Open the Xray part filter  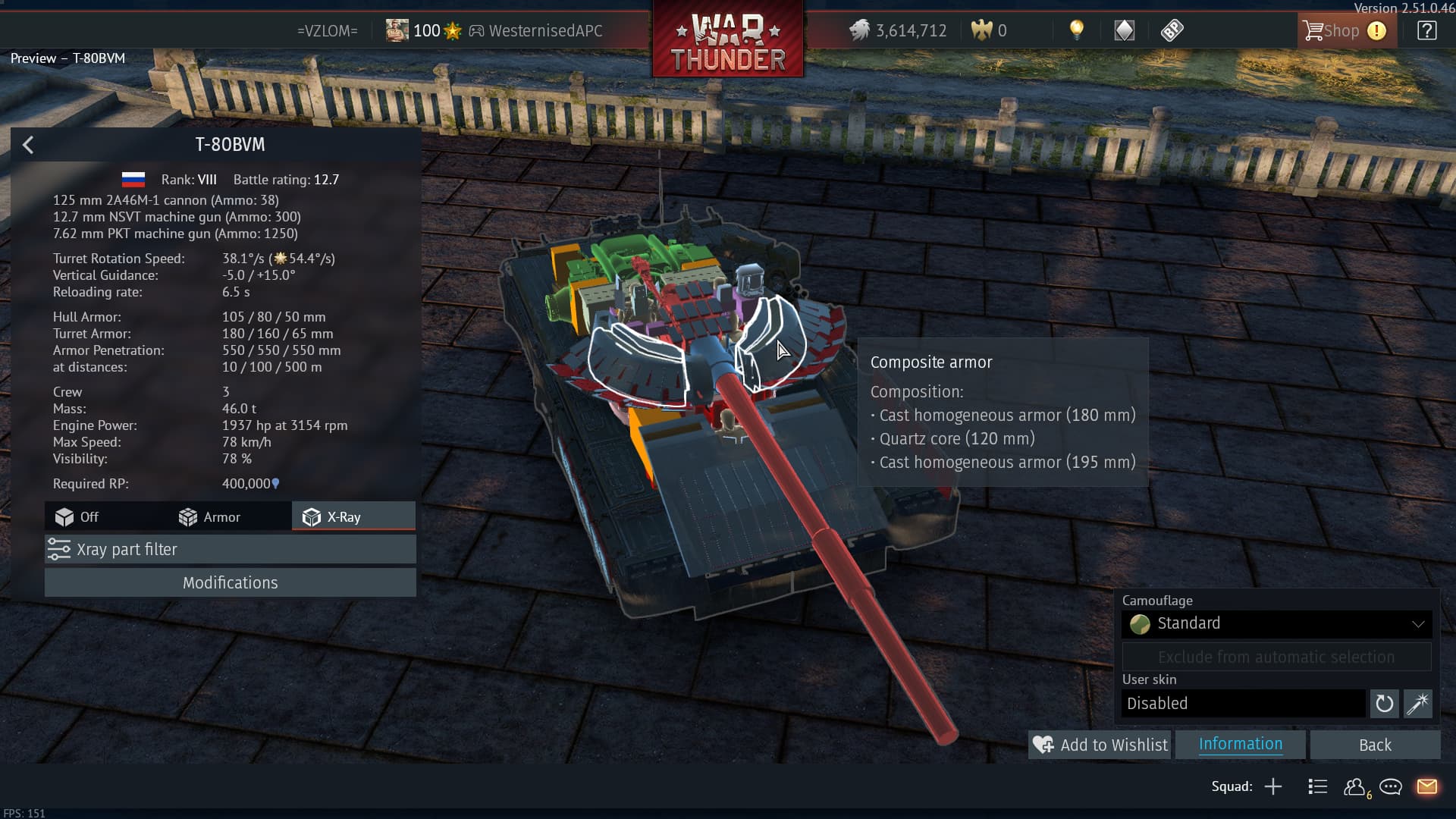pos(230,550)
